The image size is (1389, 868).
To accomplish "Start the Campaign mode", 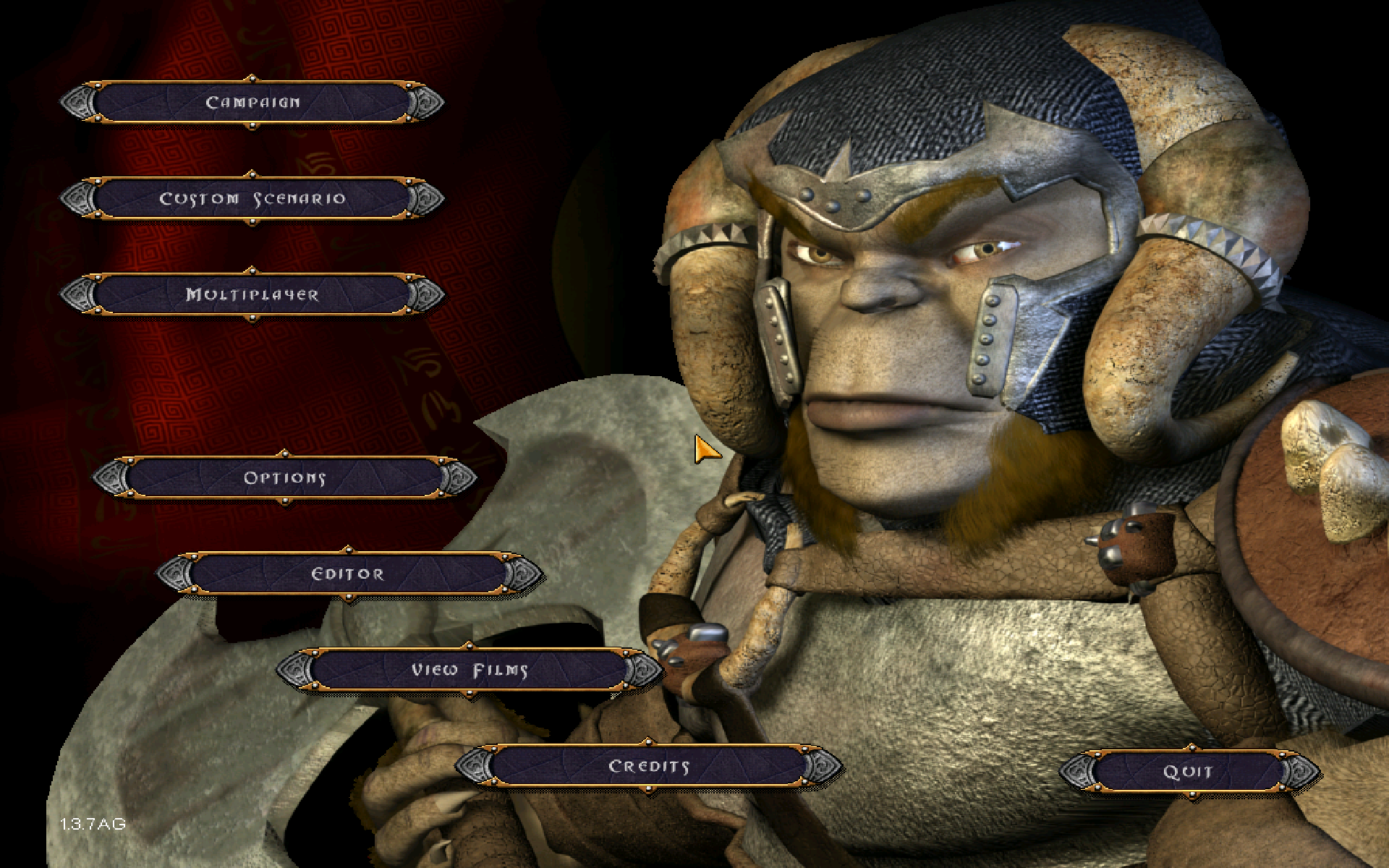I will 252,103.
